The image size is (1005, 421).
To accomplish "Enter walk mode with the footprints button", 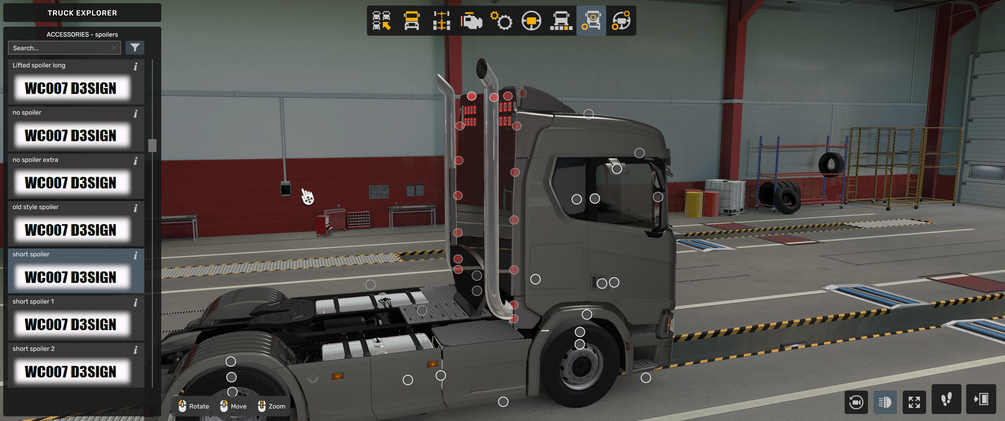I will tap(946, 400).
